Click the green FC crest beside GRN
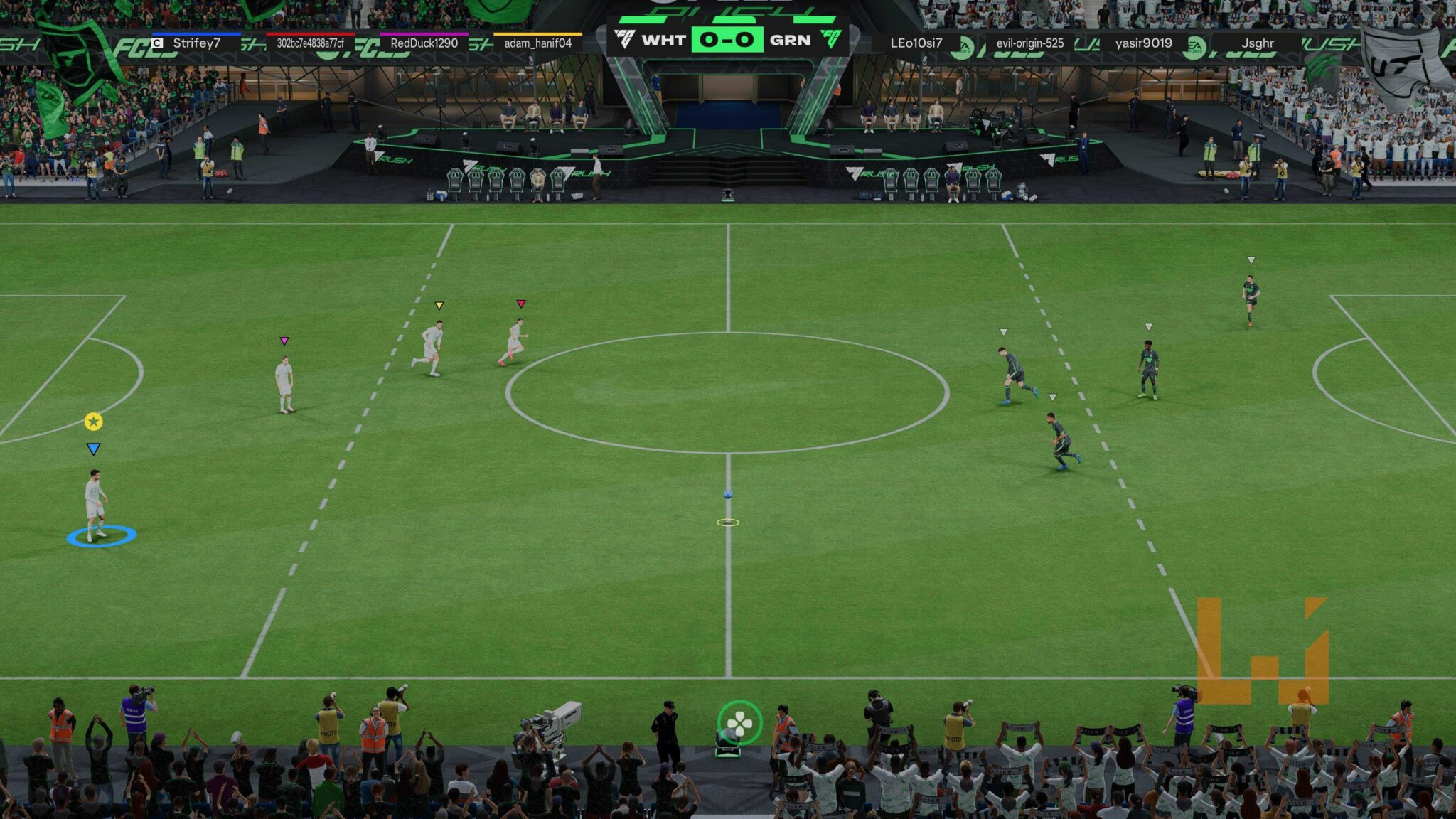The image size is (1456, 819). point(833,38)
